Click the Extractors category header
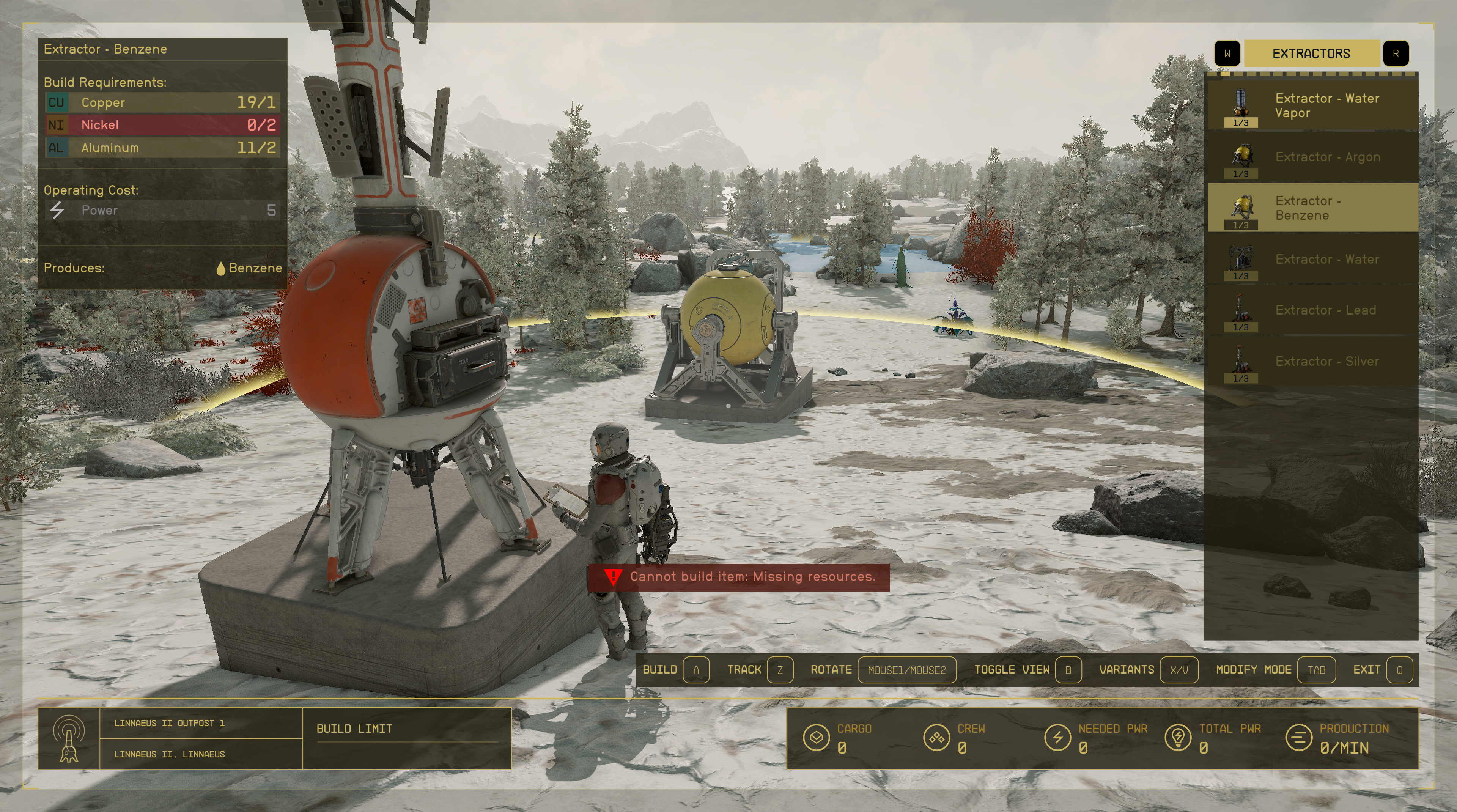Viewport: 1457px width, 812px height. tap(1311, 54)
